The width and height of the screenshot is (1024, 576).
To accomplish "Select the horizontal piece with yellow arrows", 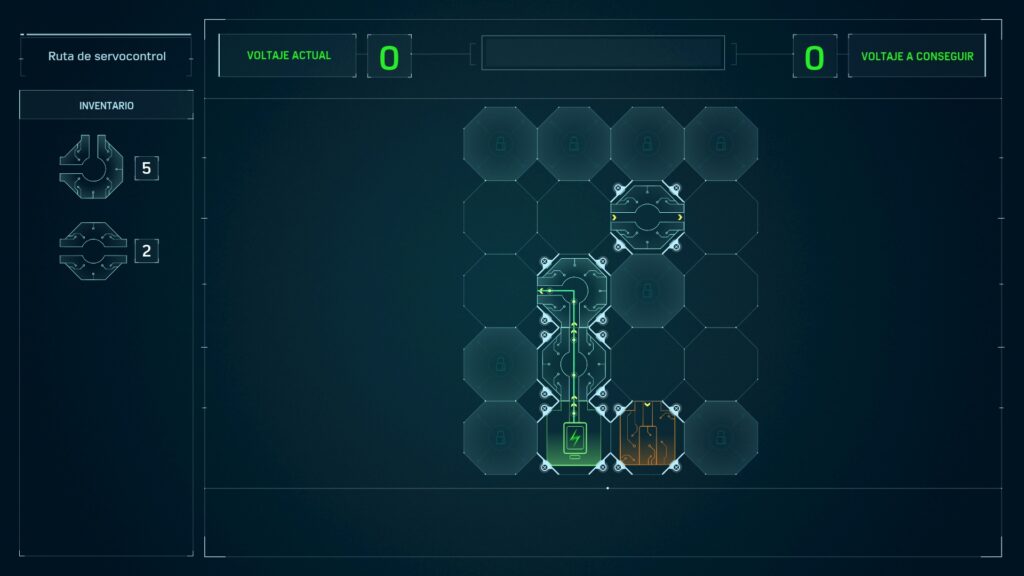I will pyautogui.click(x=647, y=217).
